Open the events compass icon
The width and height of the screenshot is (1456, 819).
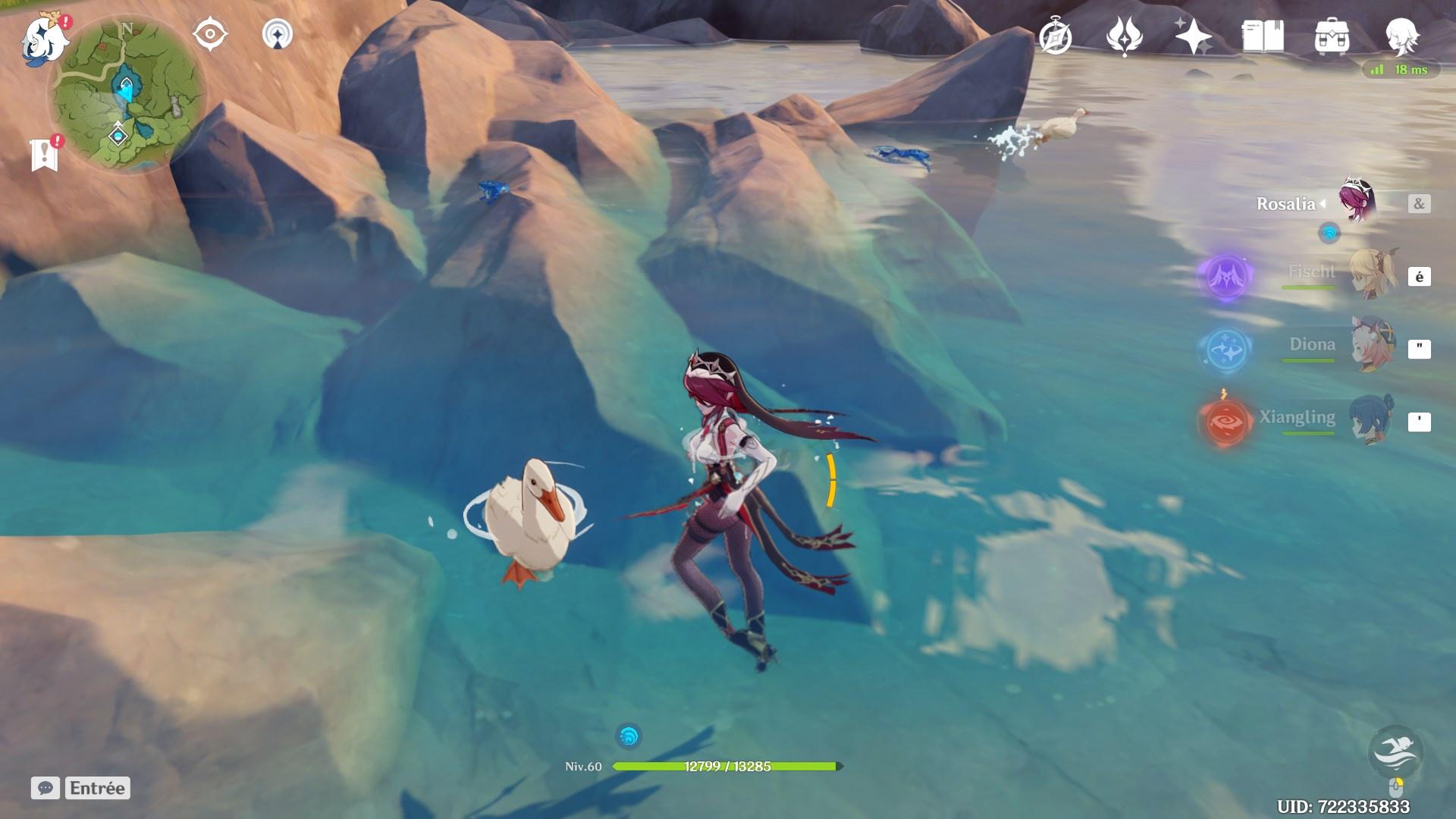point(1055,36)
